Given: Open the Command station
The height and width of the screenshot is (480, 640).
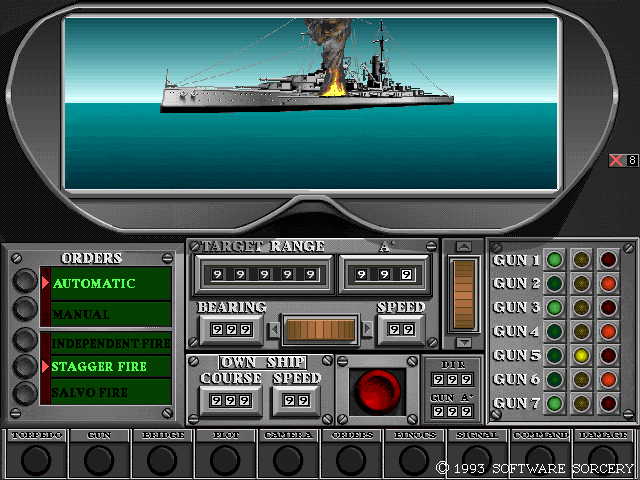Looking at the screenshot, I should (x=541, y=459).
